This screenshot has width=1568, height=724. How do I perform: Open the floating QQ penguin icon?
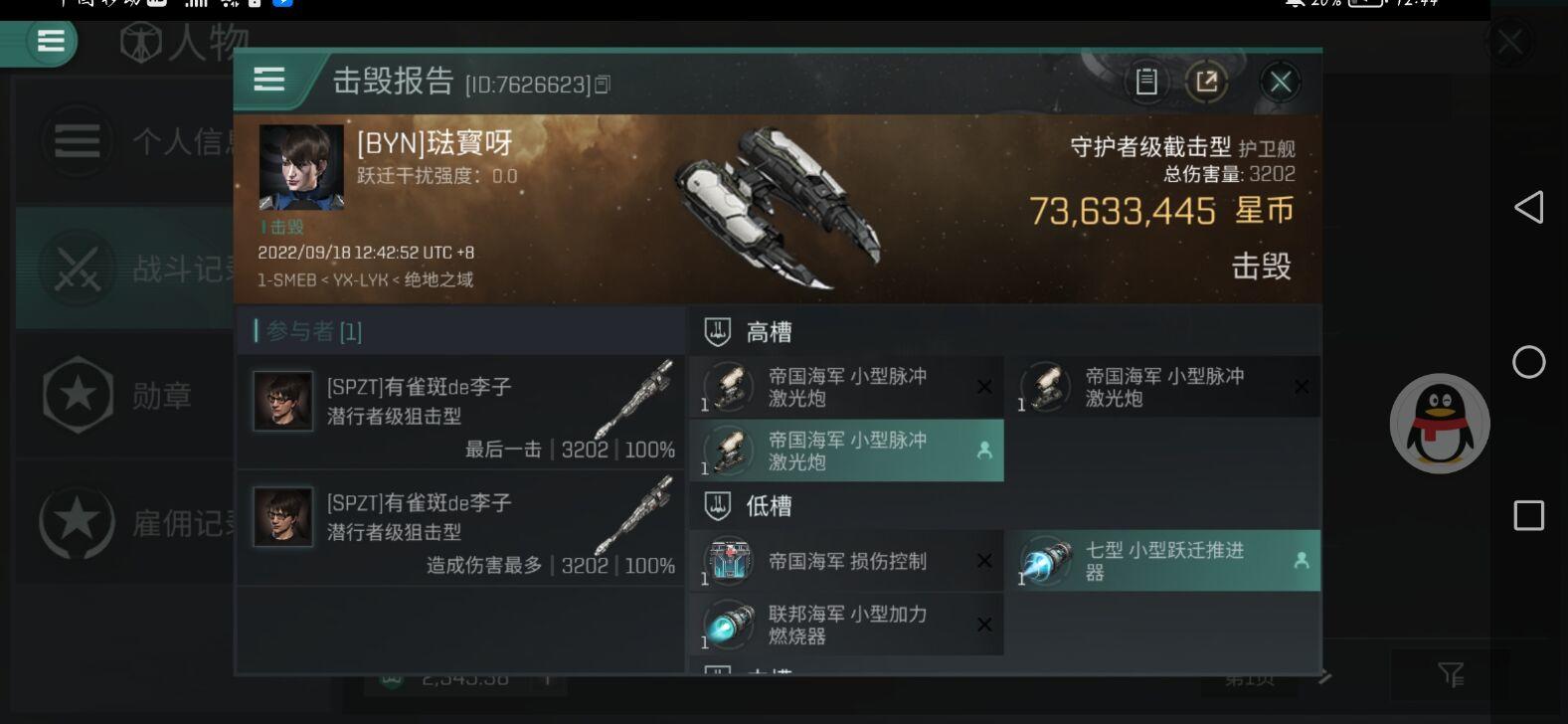coord(1439,422)
